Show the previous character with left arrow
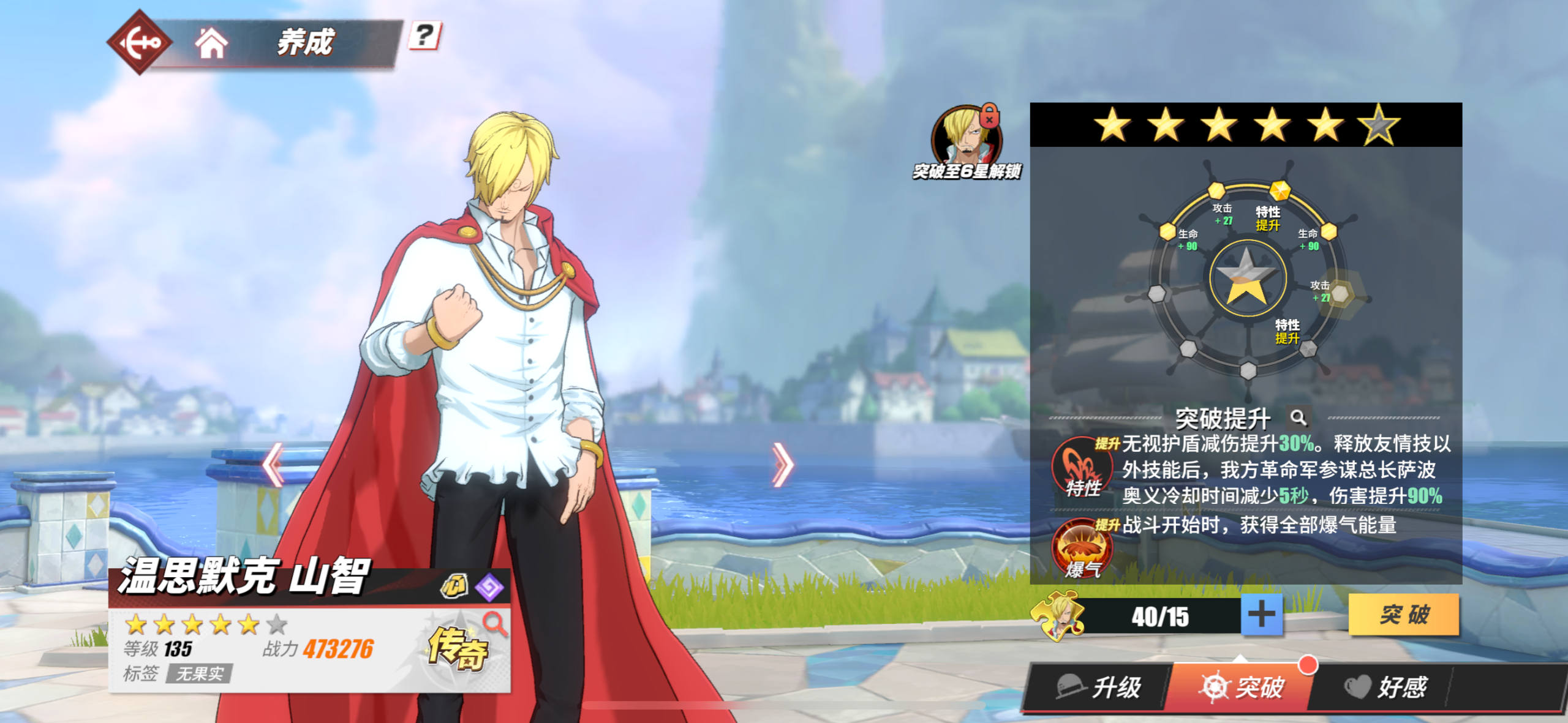The height and width of the screenshot is (723, 1568). [273, 465]
